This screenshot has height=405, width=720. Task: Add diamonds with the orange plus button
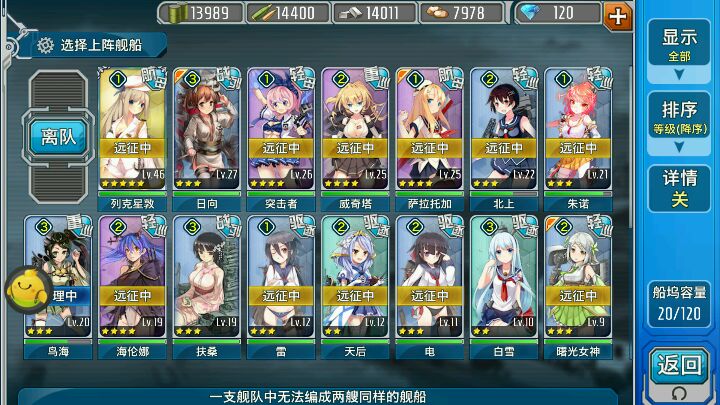(x=618, y=14)
